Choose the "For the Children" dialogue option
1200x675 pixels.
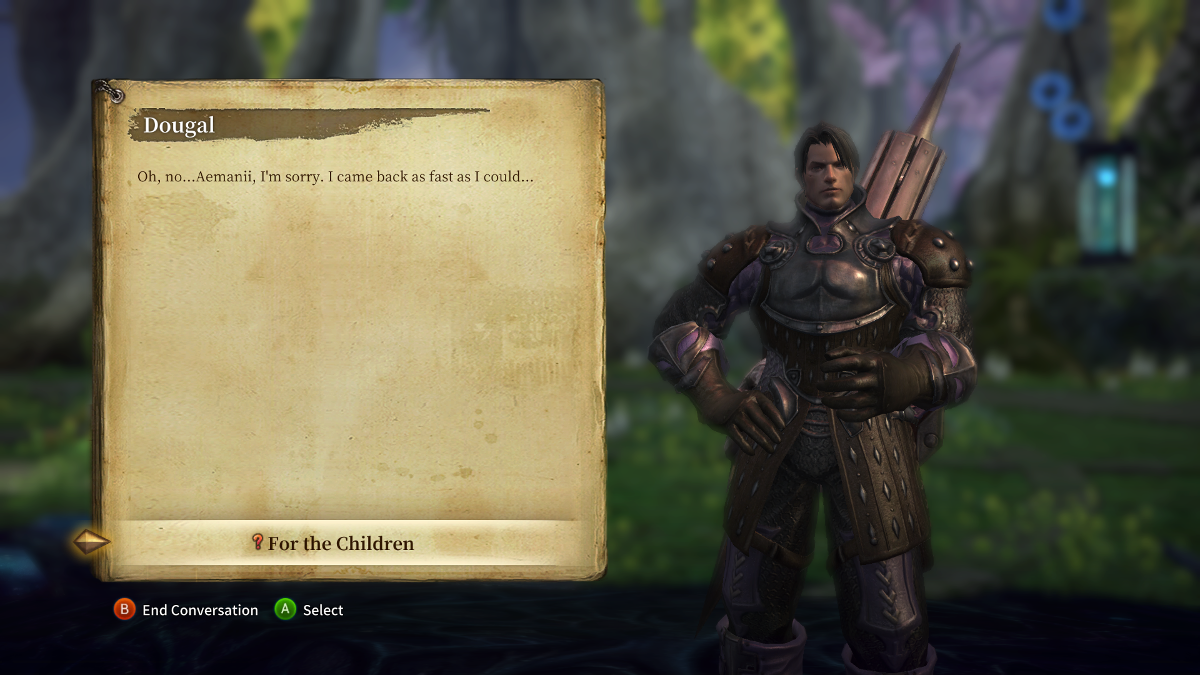coord(340,544)
